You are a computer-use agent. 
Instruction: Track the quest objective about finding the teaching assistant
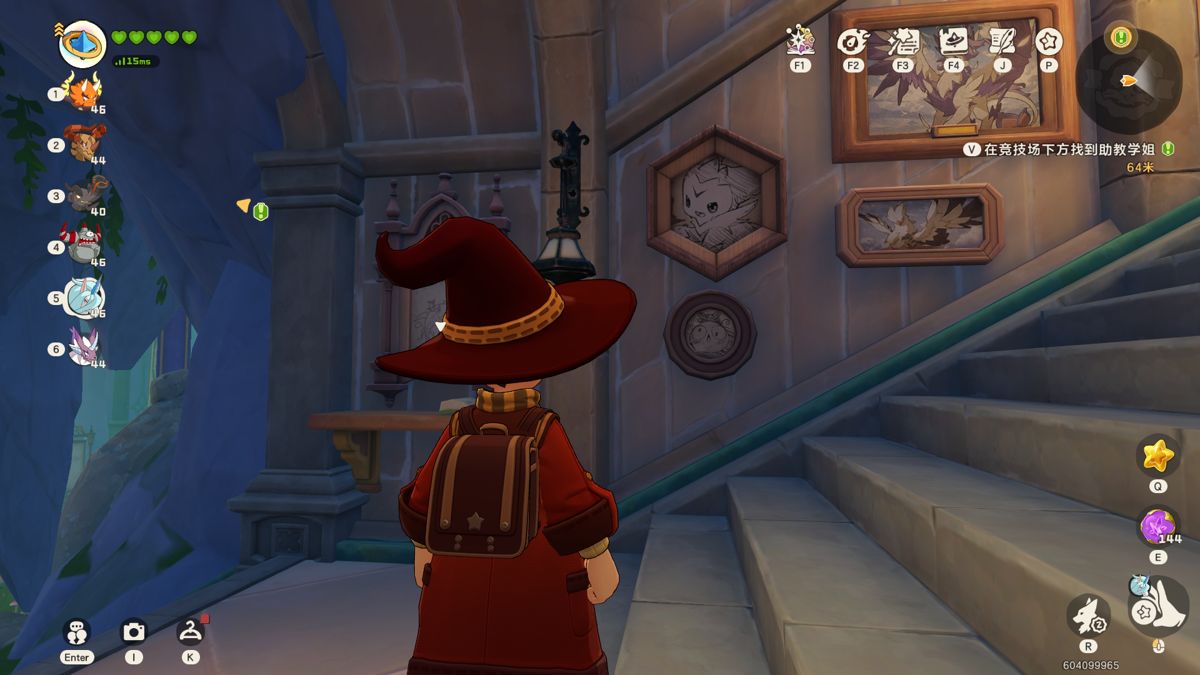[1065, 149]
